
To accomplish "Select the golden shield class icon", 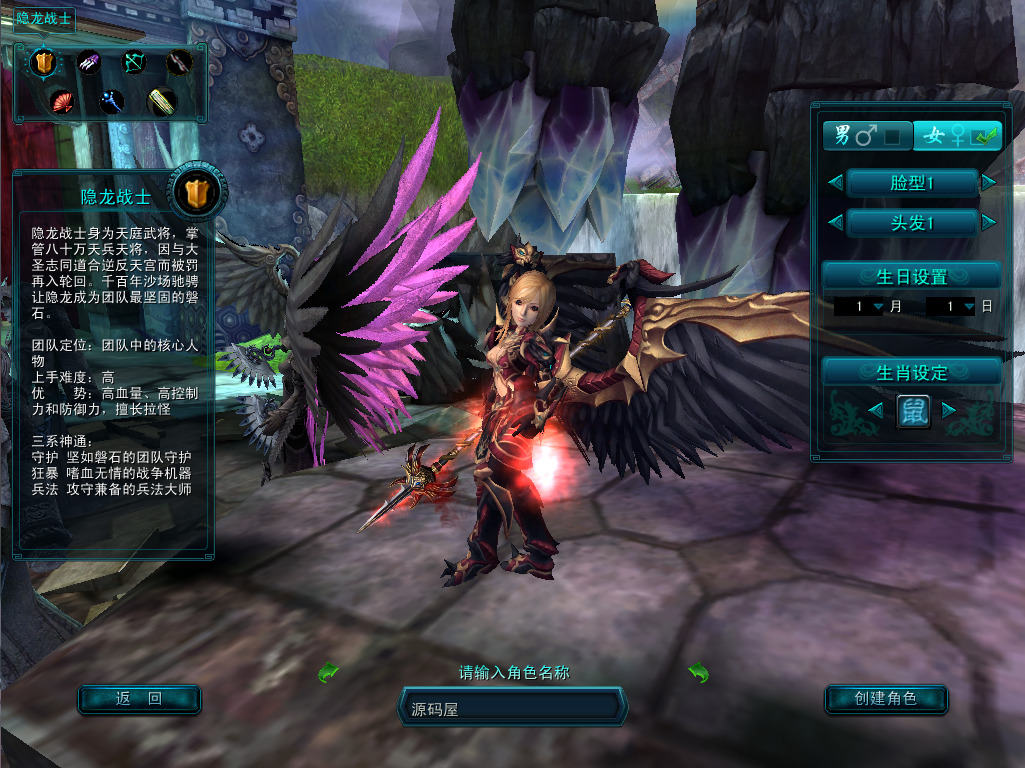I will [44, 63].
